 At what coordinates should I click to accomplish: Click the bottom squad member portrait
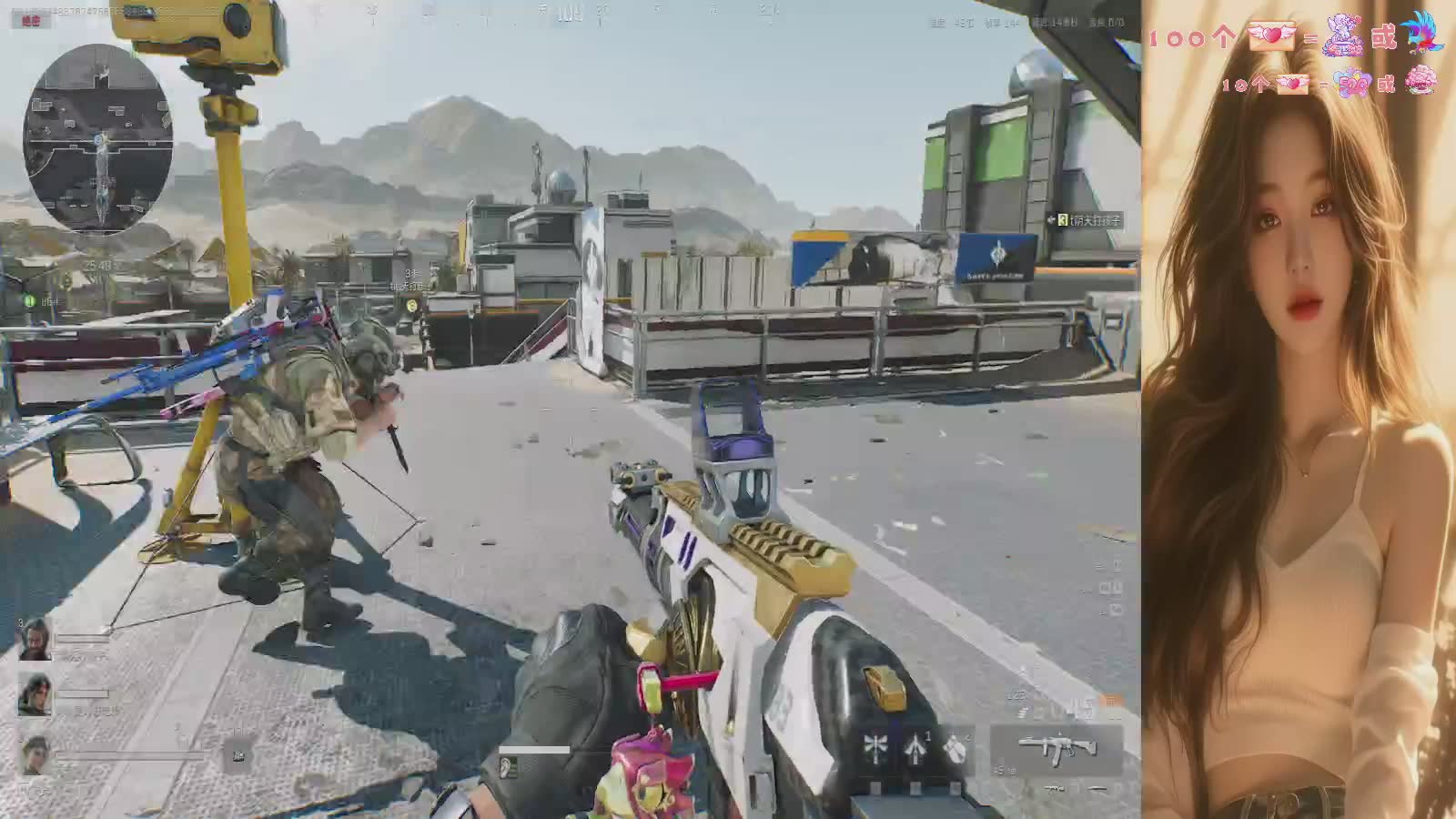point(35,755)
